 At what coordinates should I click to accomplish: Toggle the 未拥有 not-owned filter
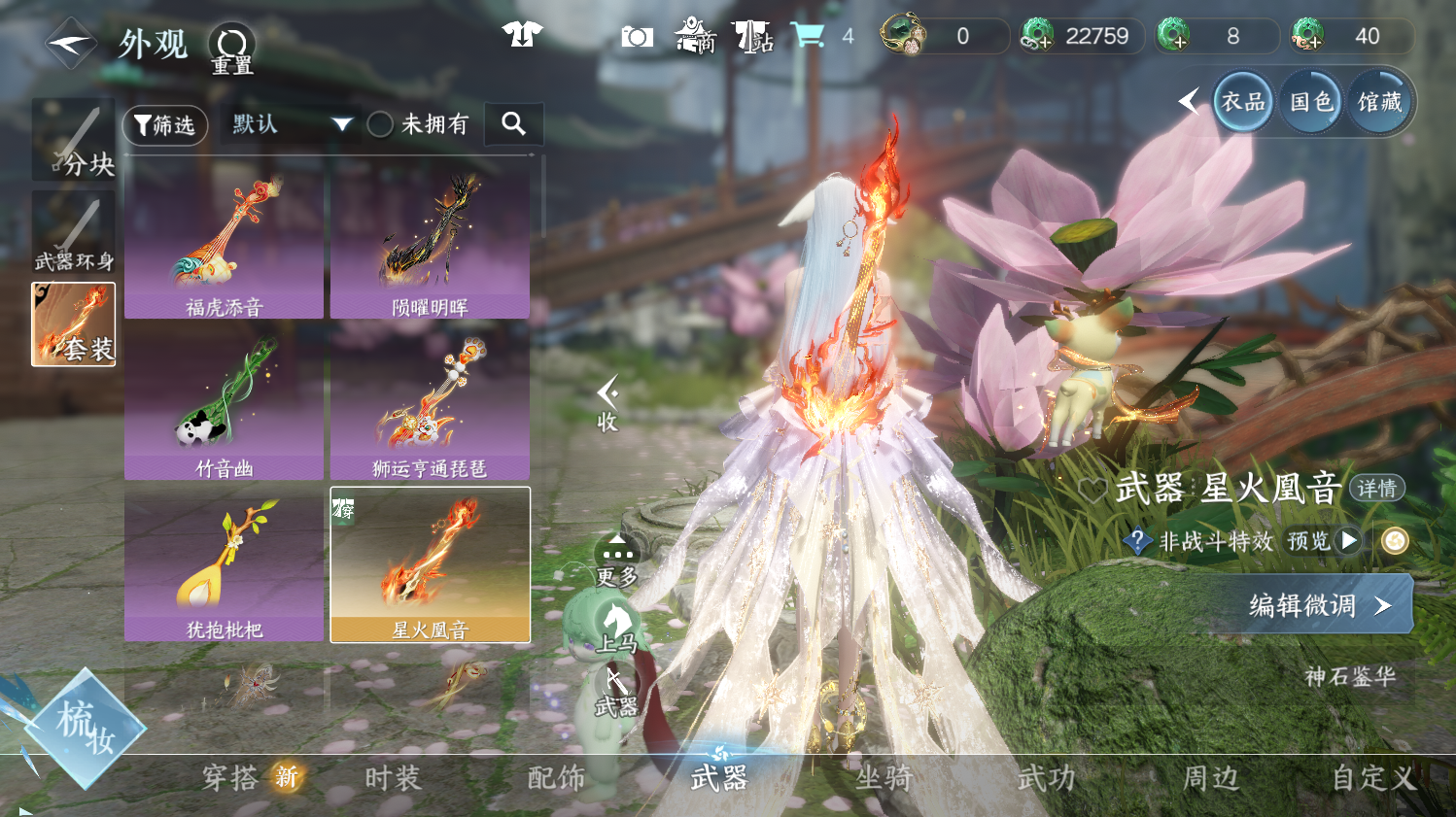pos(380,124)
